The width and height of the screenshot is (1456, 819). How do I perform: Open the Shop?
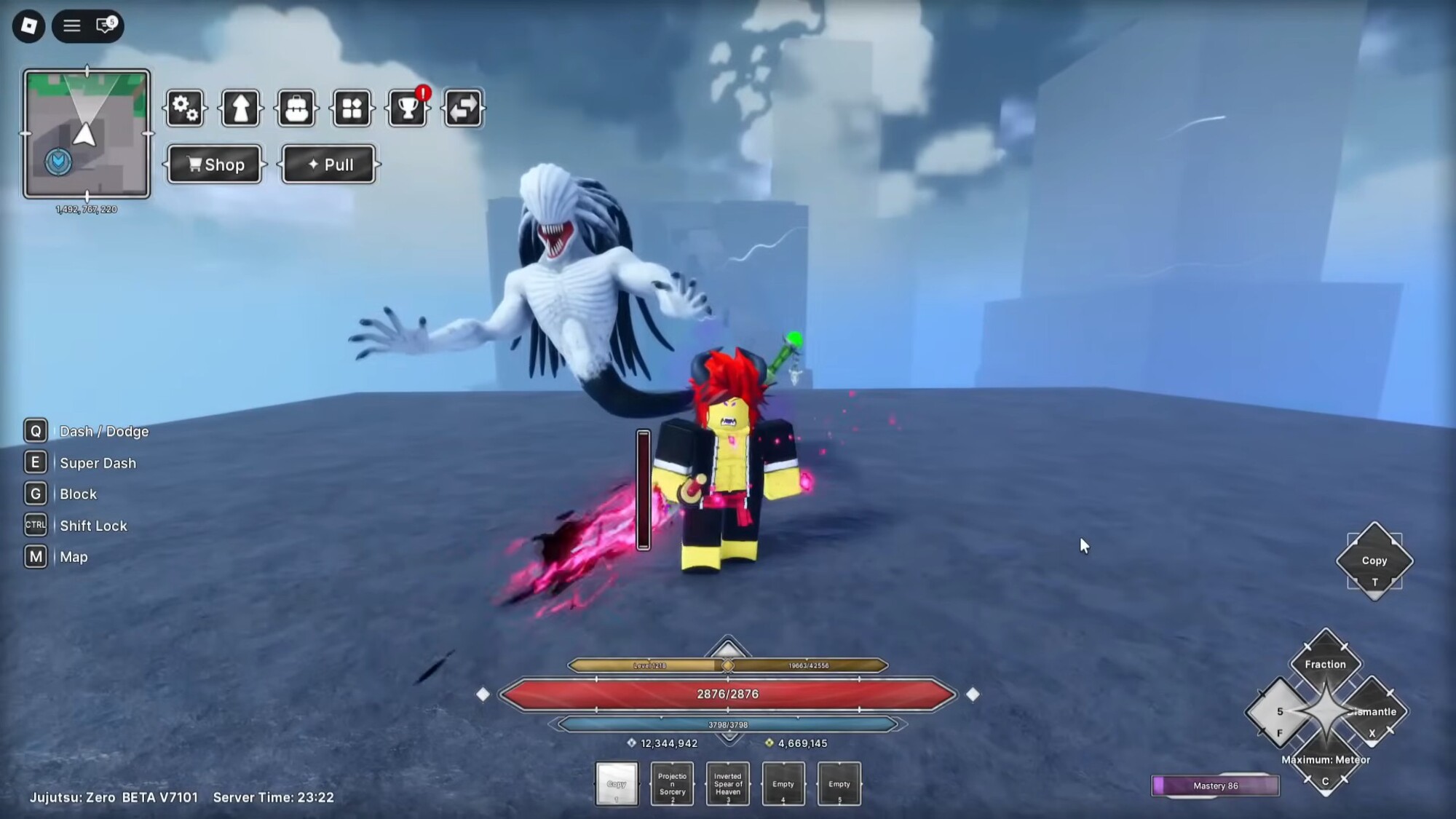(x=215, y=165)
